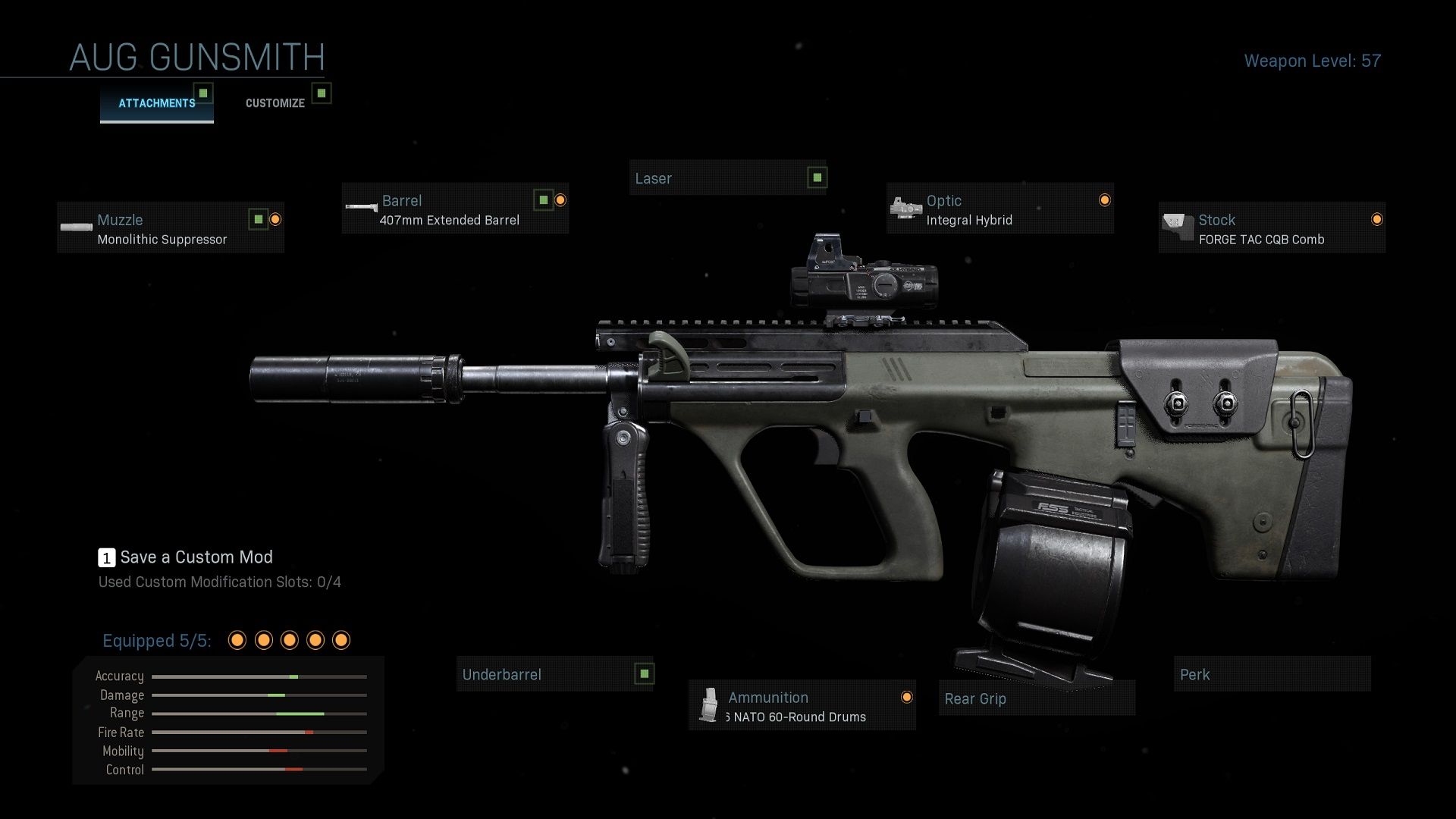Select the Monolithic Suppressor muzzle icon

click(x=77, y=227)
